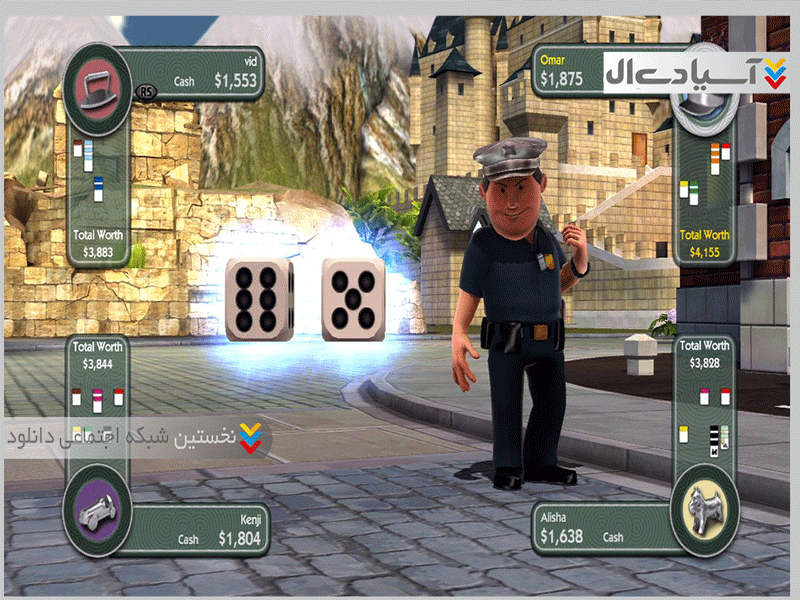800x600 pixels.
Task: Show Omar's property holdings panel
Action: [705, 178]
